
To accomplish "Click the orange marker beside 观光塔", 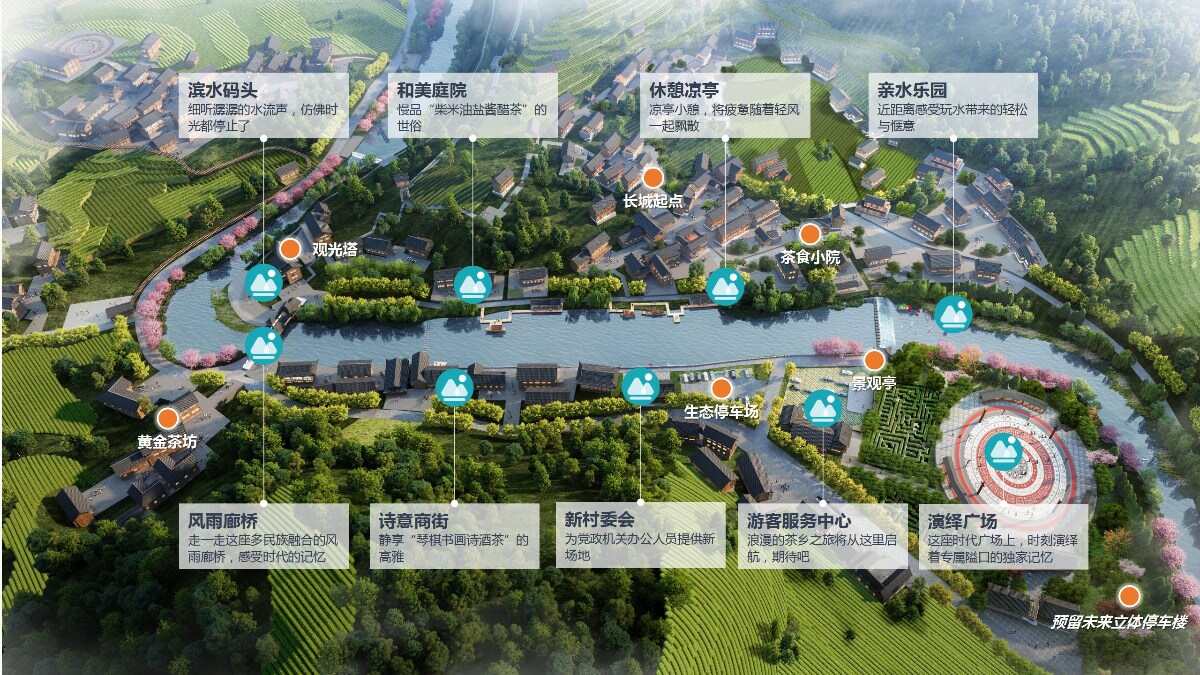I will pos(289,249).
